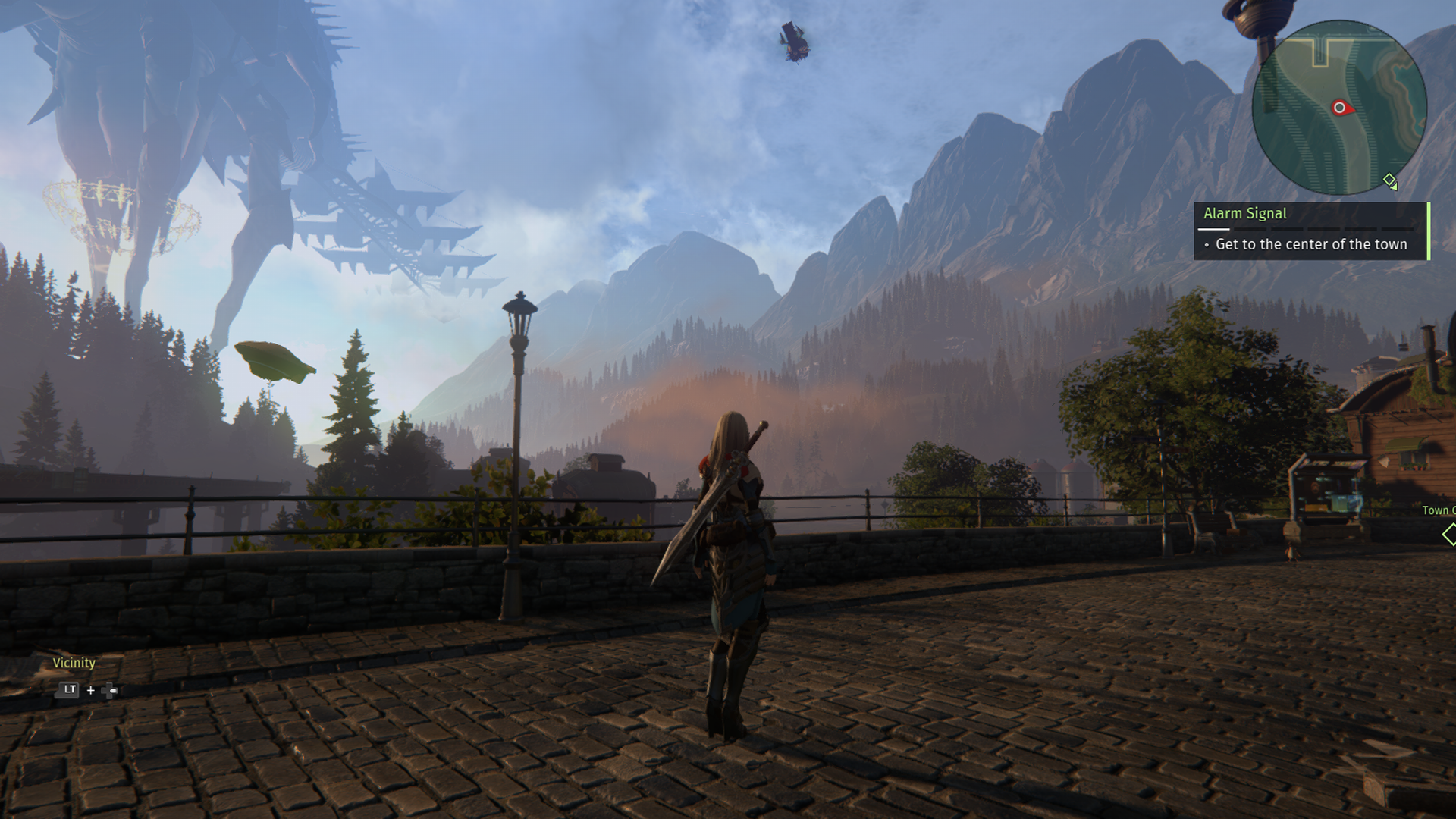Open the circular minimap
The image size is (1456, 819).
click(1339, 107)
